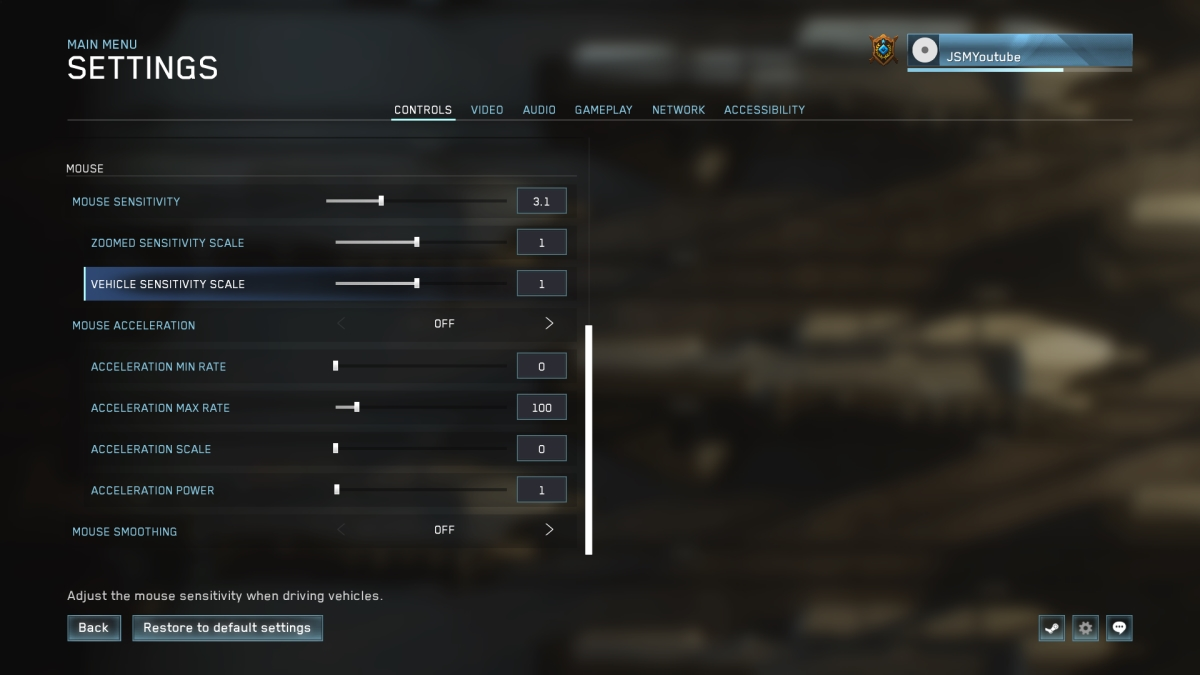1200x675 pixels.
Task: Click the gear settings icon
Action: pos(1085,628)
